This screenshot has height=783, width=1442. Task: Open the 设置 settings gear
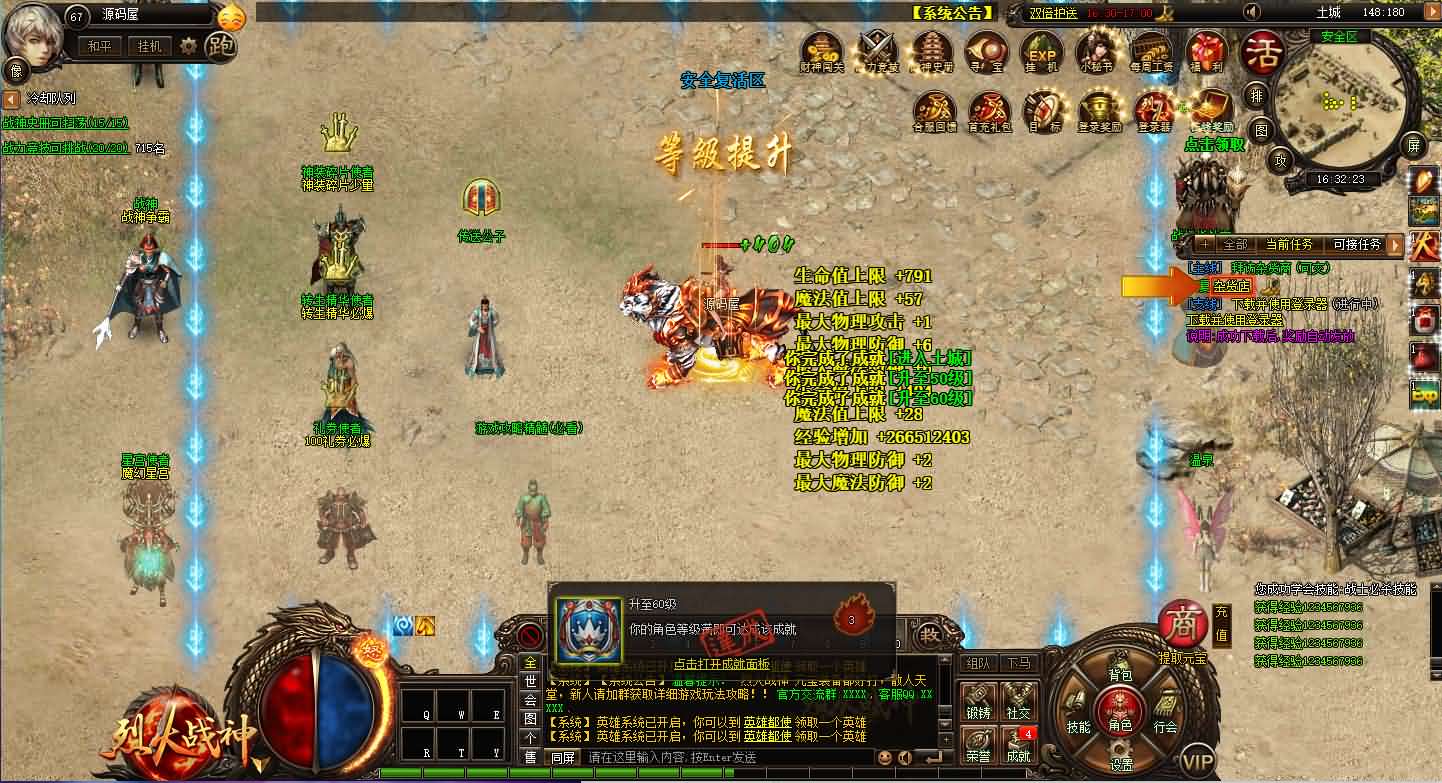point(1121,761)
